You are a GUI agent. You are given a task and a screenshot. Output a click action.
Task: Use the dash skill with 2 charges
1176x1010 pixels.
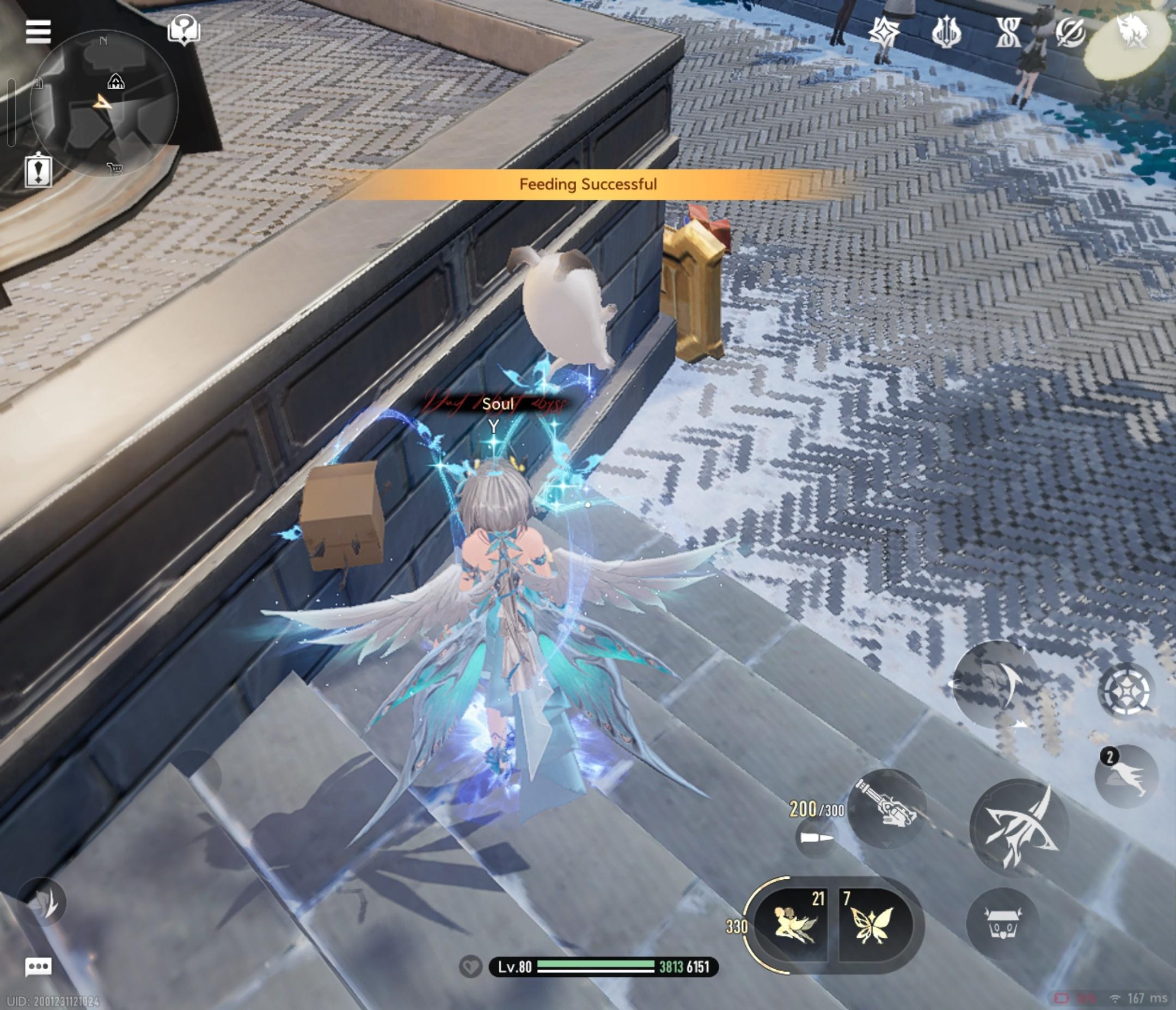coord(1125,775)
